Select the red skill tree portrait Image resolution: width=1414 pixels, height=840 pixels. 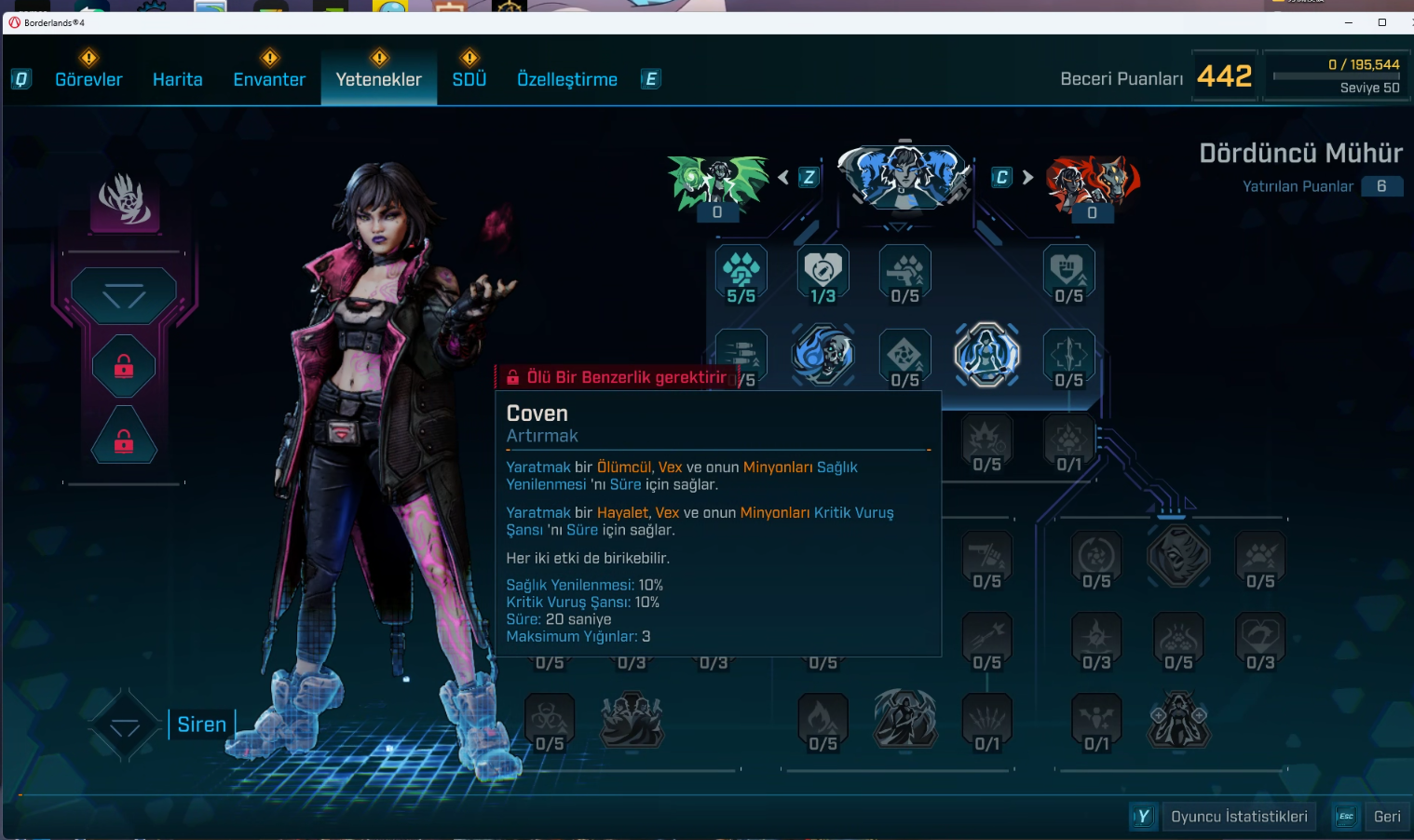click(1092, 180)
